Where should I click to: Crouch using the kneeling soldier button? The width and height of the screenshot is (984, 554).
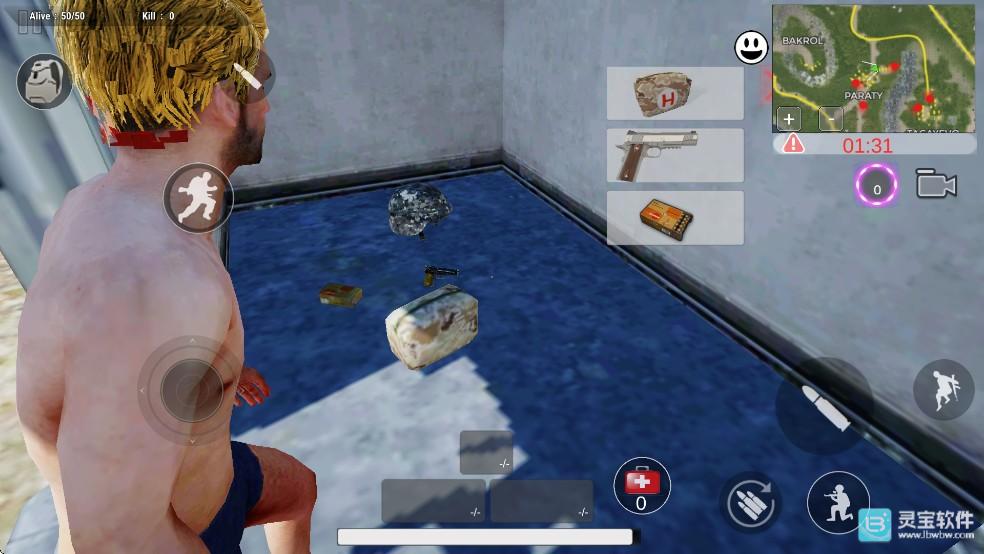[x=836, y=502]
